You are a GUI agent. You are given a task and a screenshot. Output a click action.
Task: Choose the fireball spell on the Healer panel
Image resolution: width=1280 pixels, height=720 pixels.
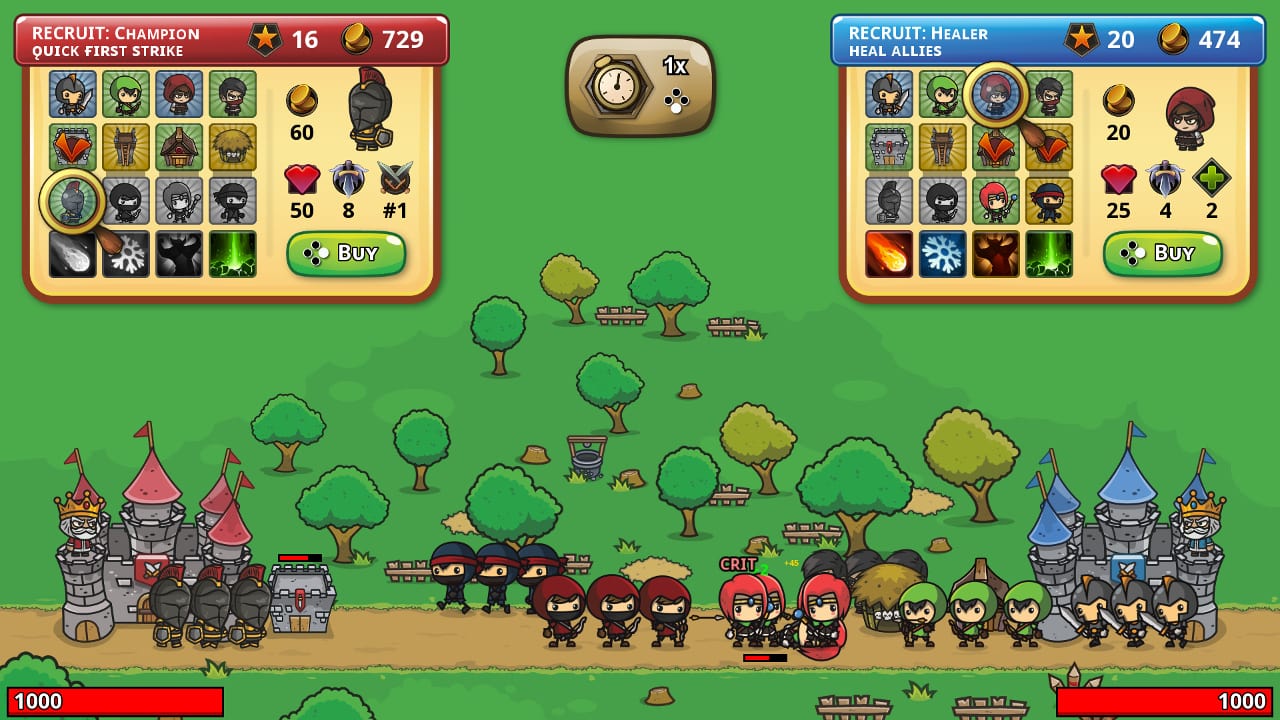click(887, 252)
